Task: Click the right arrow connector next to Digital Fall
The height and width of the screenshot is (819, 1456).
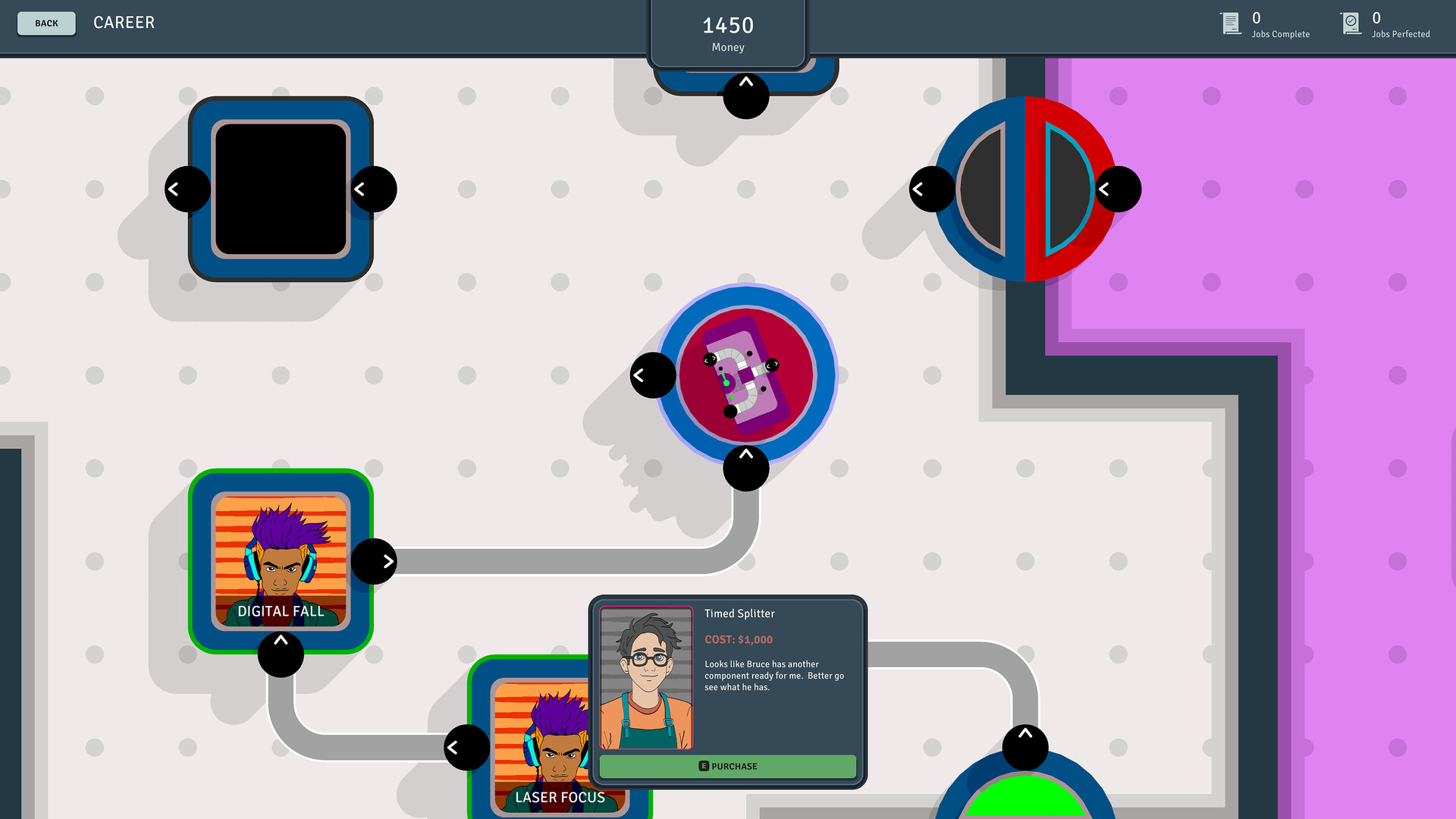Action: (375, 561)
